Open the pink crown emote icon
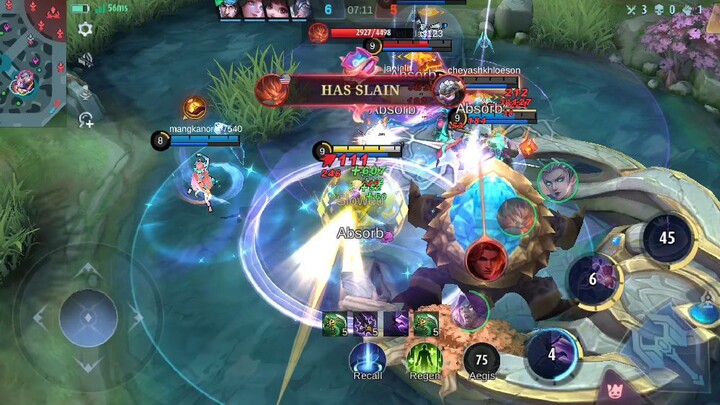The image size is (720, 405). point(610,387)
